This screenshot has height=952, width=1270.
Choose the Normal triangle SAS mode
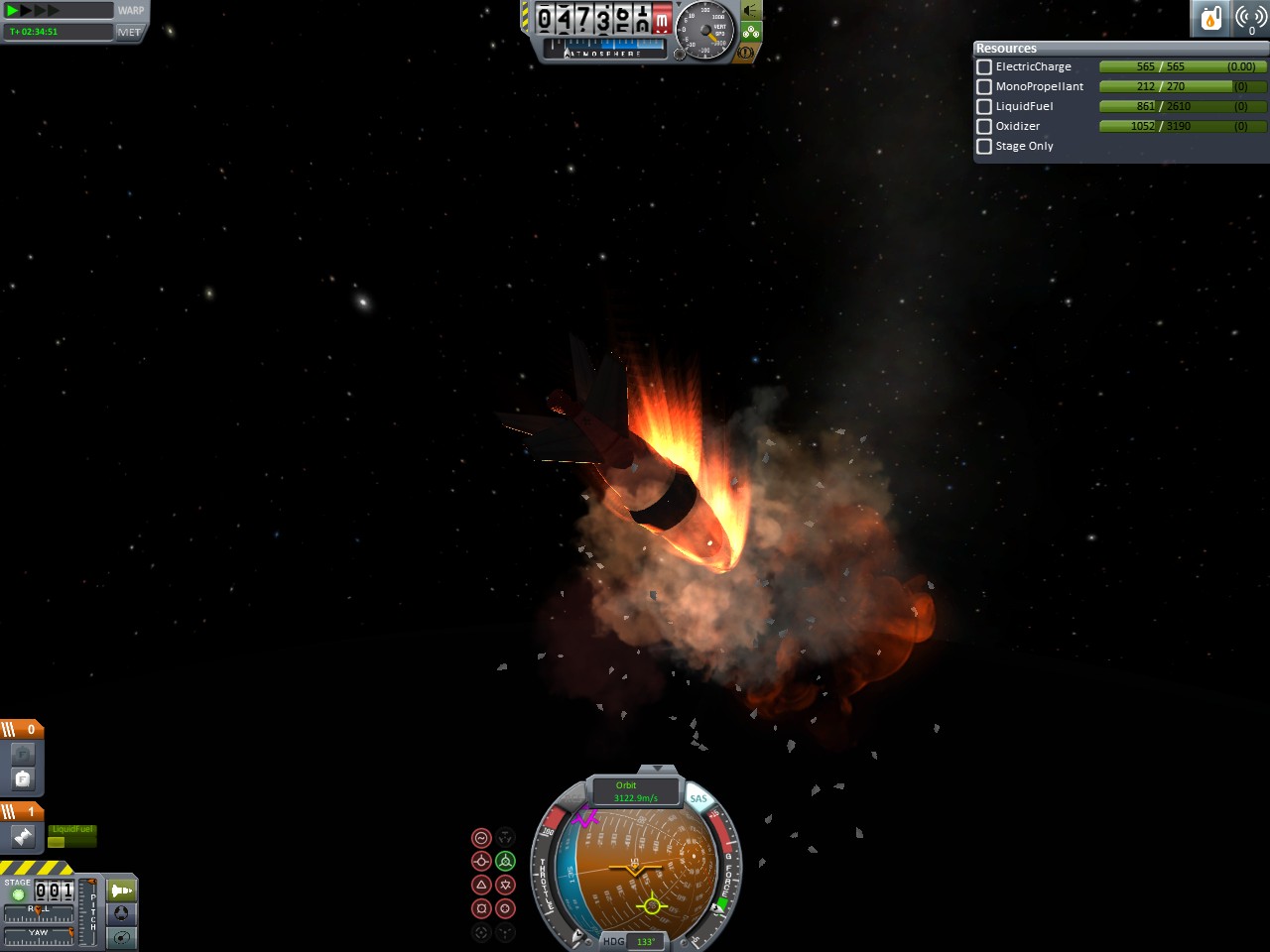coord(481,885)
